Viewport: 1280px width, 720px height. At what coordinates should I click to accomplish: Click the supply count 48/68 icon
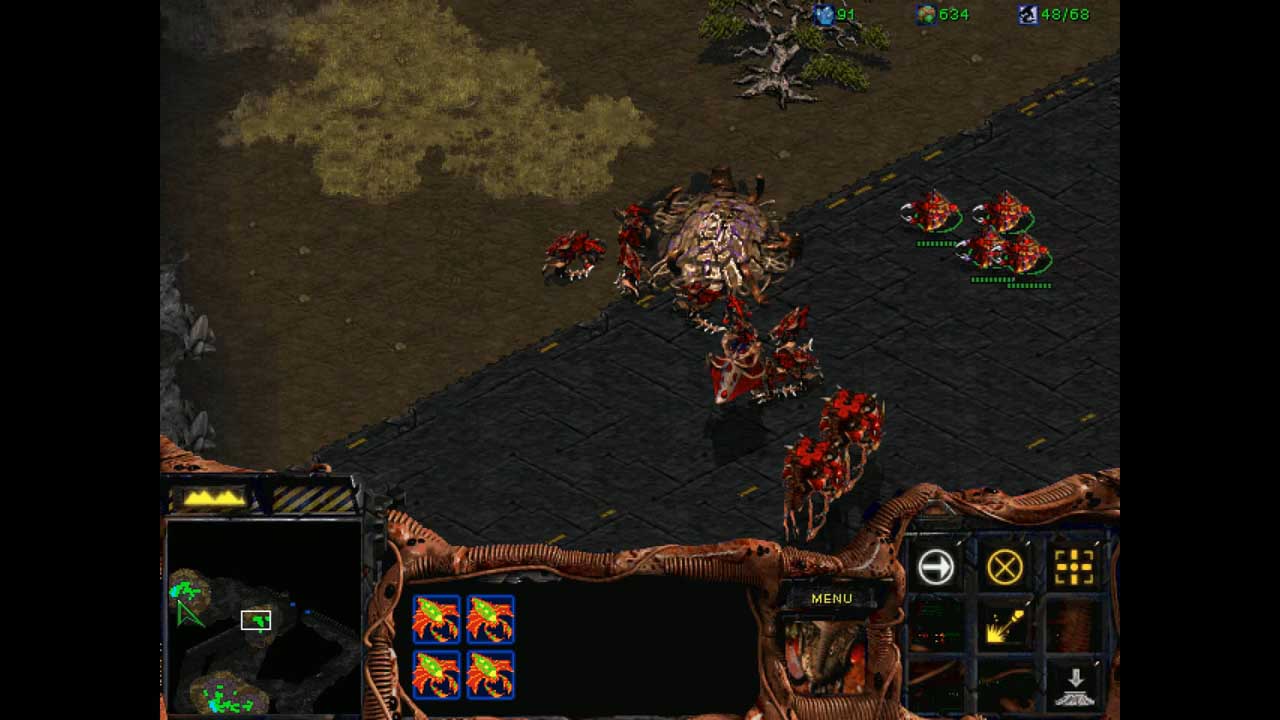[x=1026, y=16]
